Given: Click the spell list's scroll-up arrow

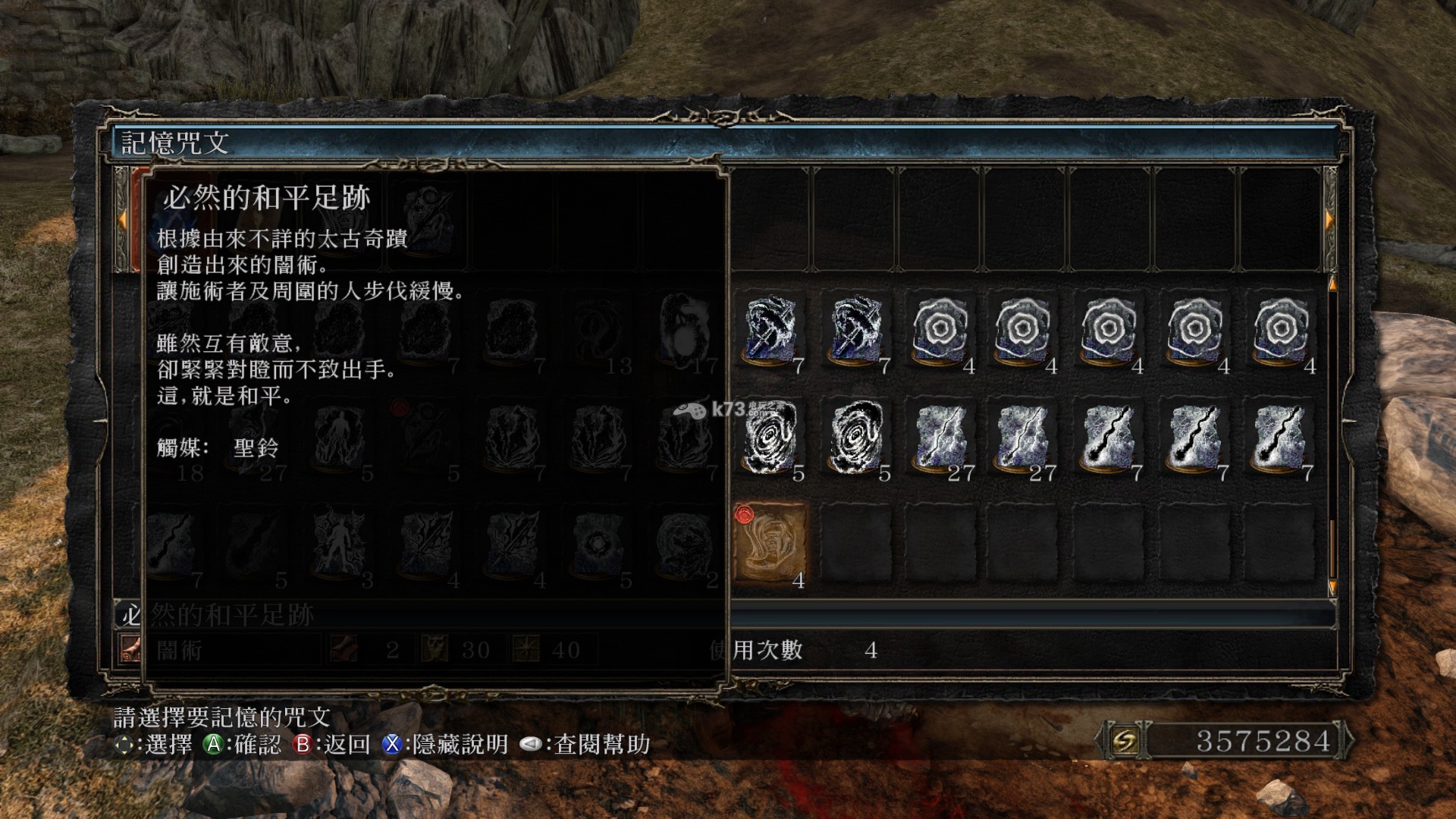Looking at the screenshot, I should 1333,284.
